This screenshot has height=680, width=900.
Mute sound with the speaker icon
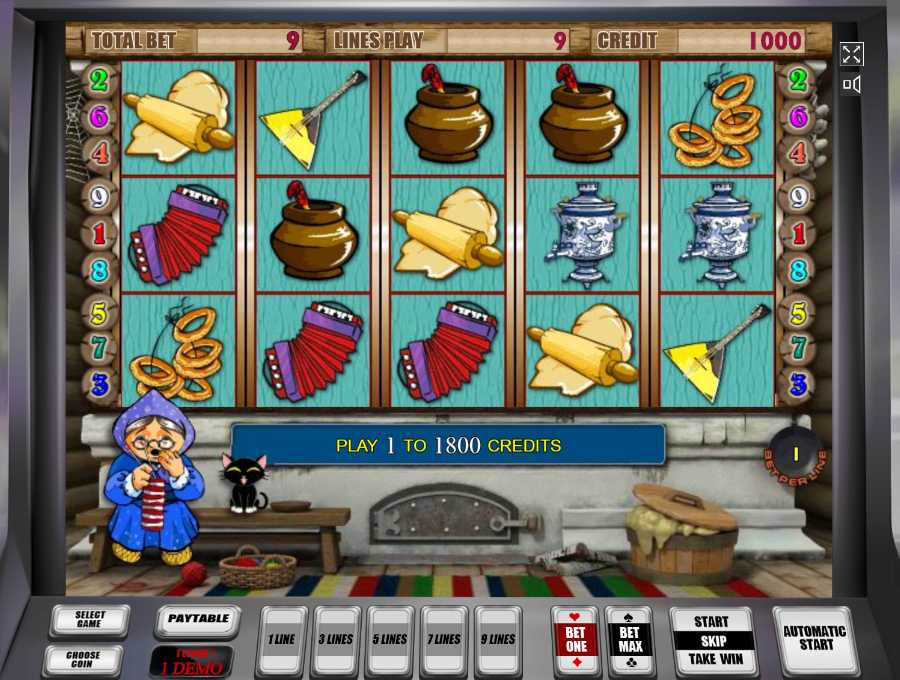851,85
